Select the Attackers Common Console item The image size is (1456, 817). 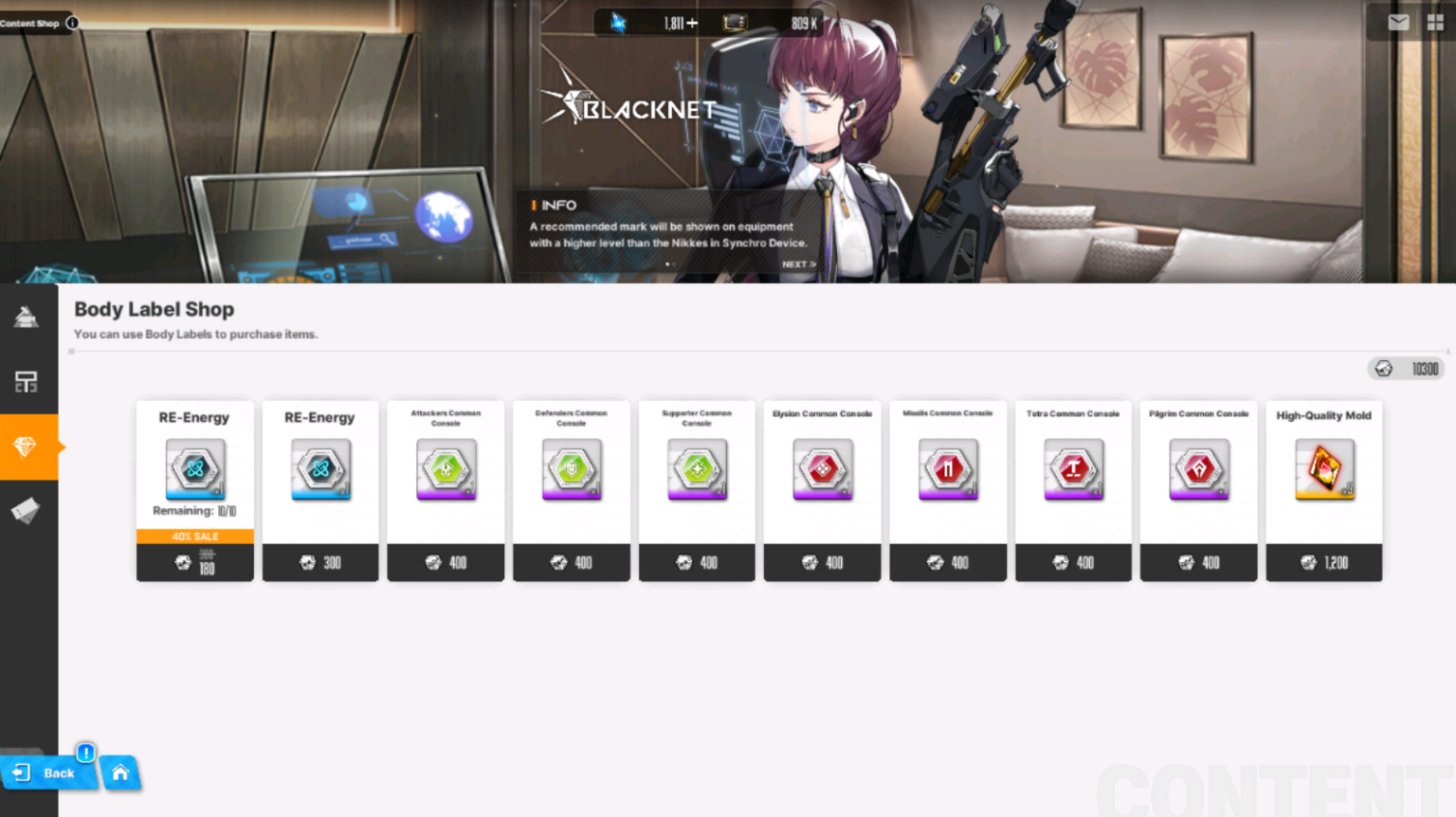(446, 470)
